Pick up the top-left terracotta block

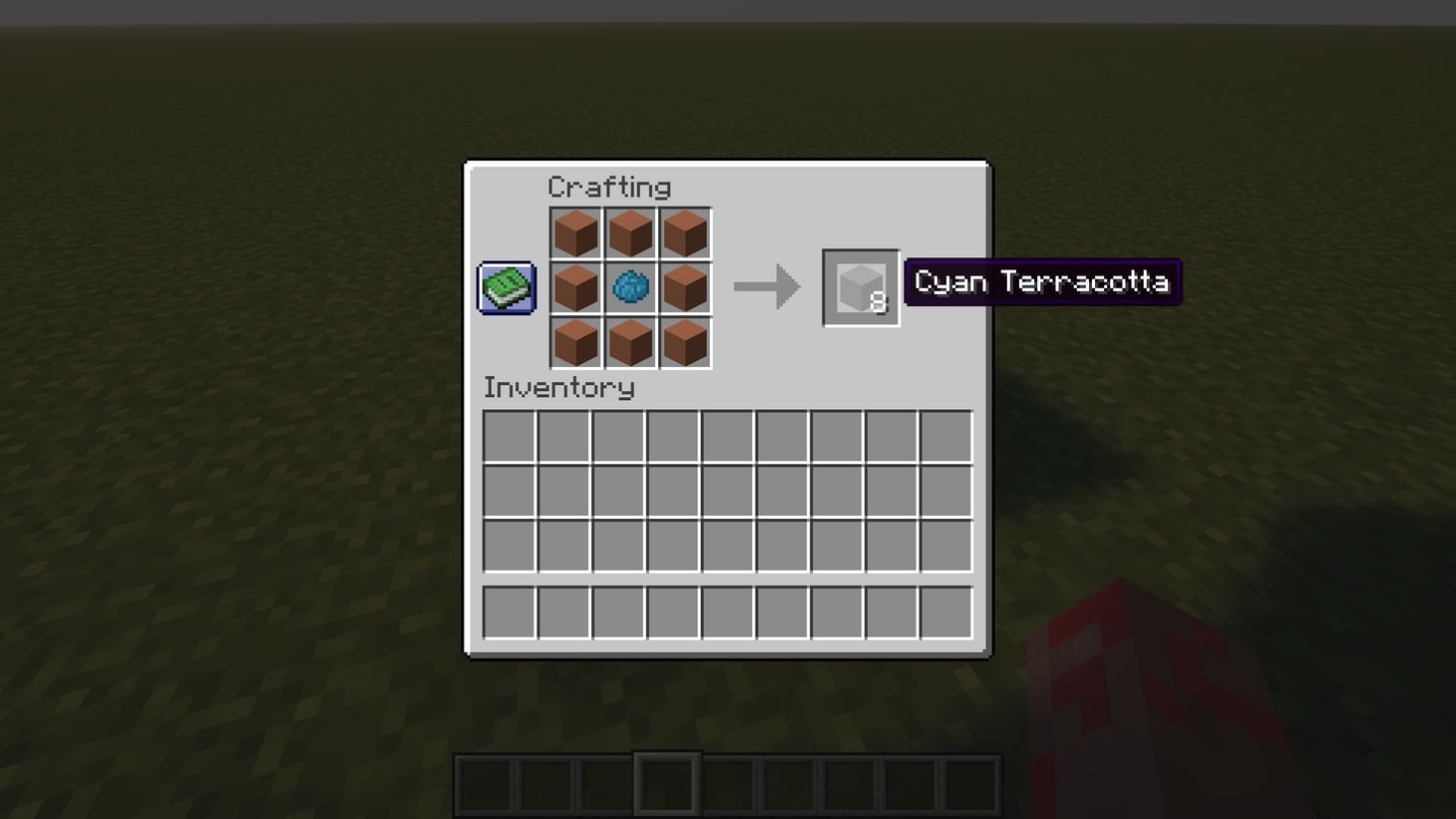[576, 231]
